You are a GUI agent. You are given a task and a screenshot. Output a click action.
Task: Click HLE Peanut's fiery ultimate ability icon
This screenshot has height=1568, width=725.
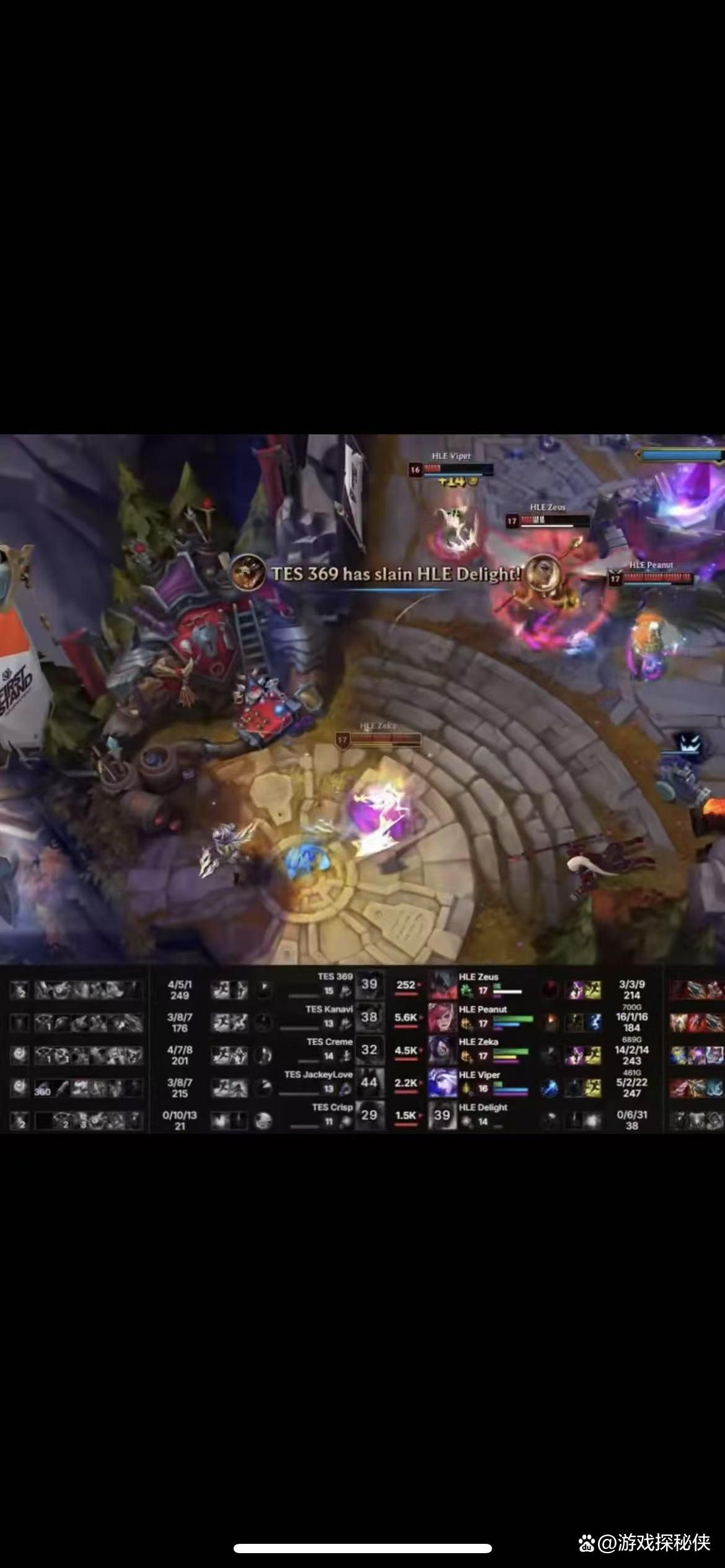click(549, 1022)
